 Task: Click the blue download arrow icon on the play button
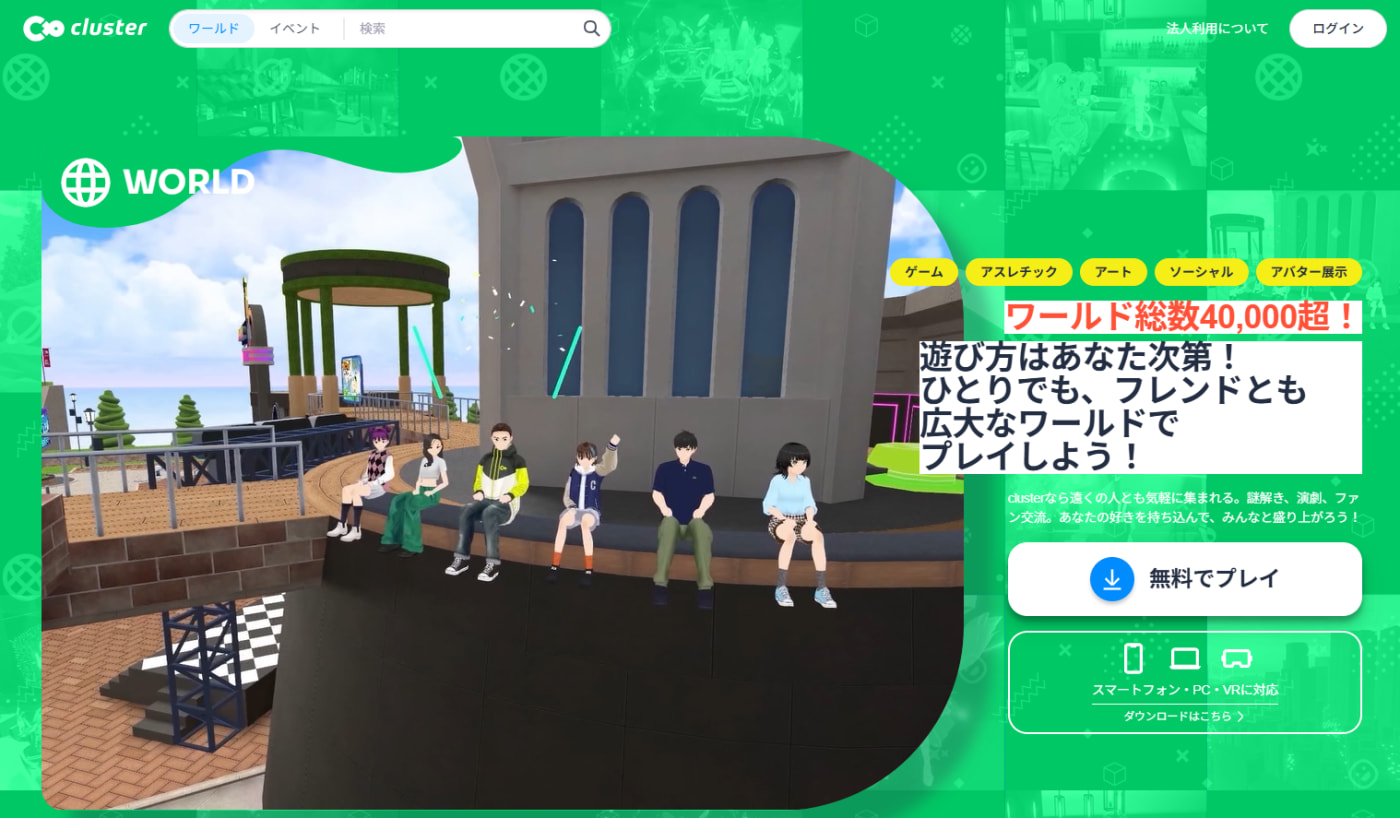[x=1113, y=578]
